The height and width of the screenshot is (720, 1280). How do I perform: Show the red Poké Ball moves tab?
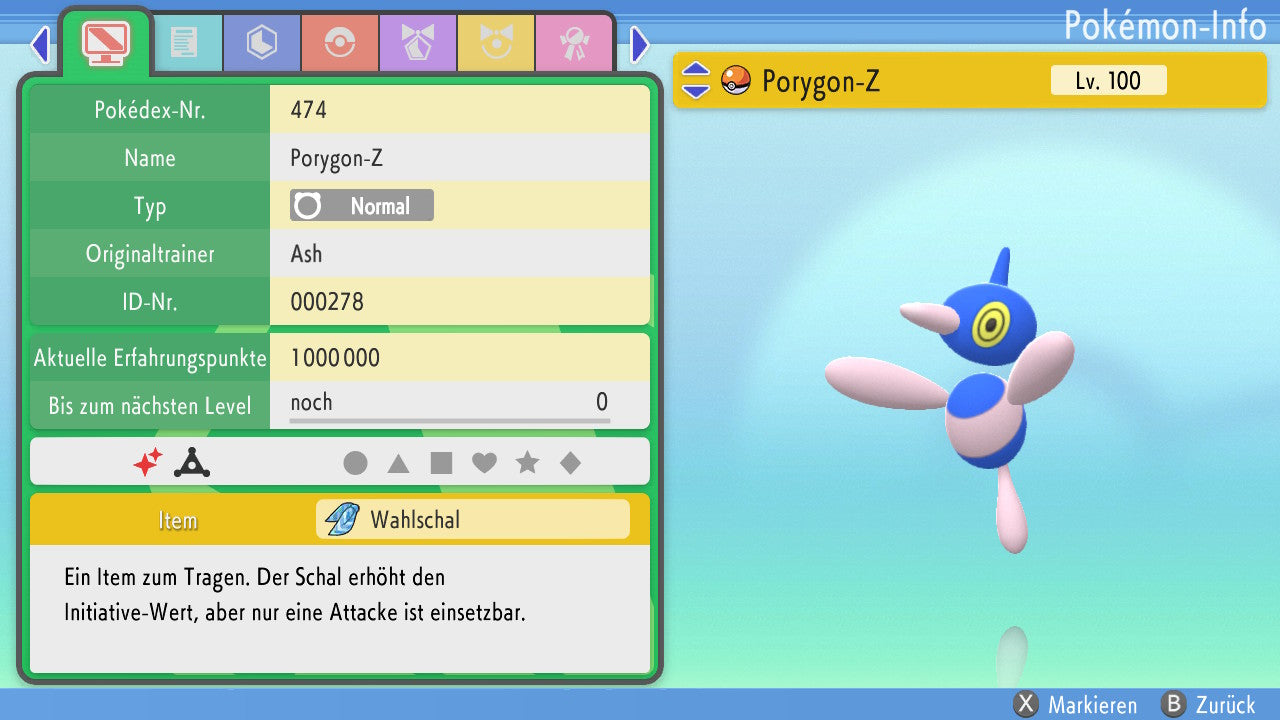(x=339, y=43)
